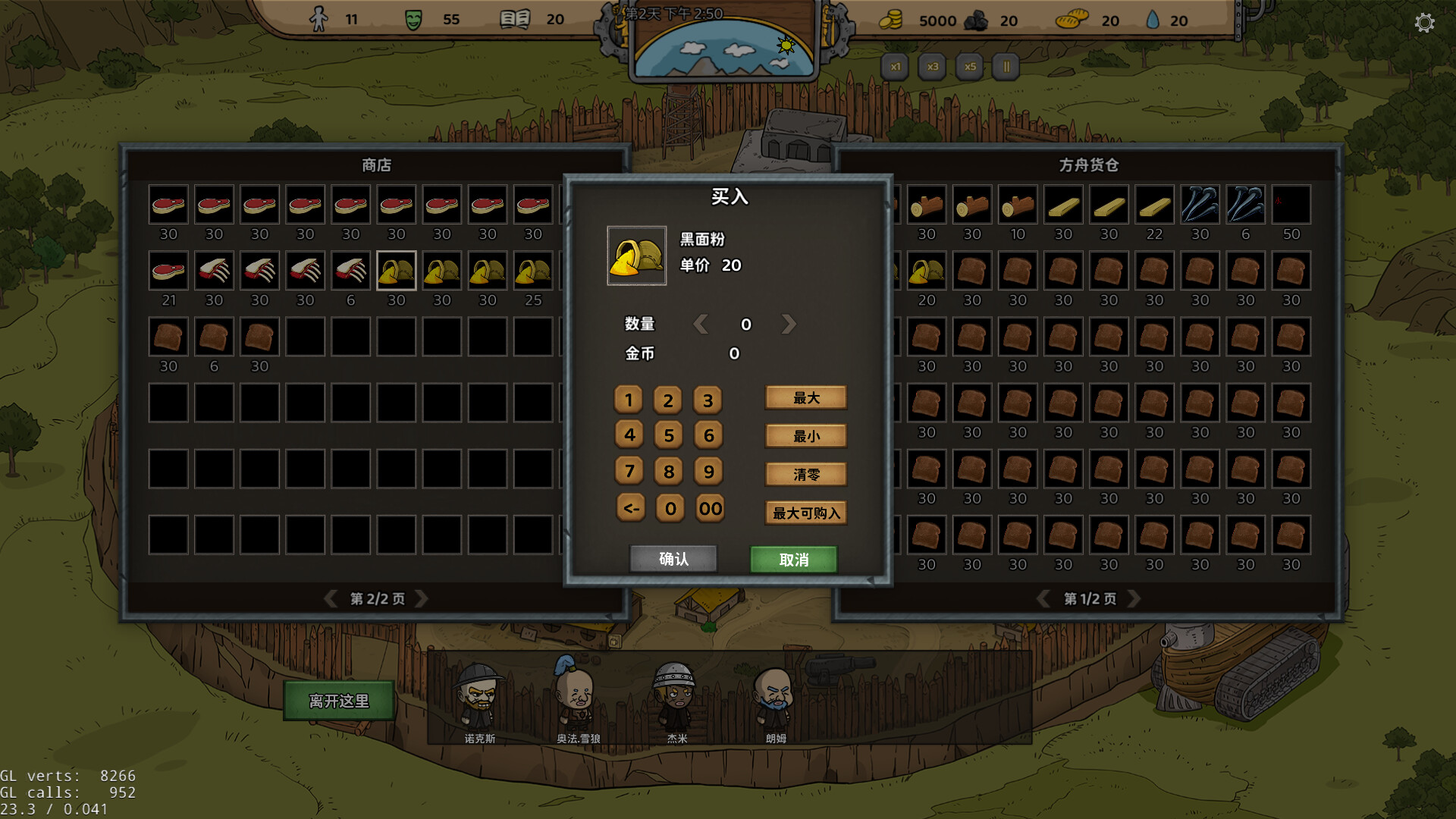Set quantity to minimum with 最小
Viewport: 1456px width, 819px height.
click(806, 436)
